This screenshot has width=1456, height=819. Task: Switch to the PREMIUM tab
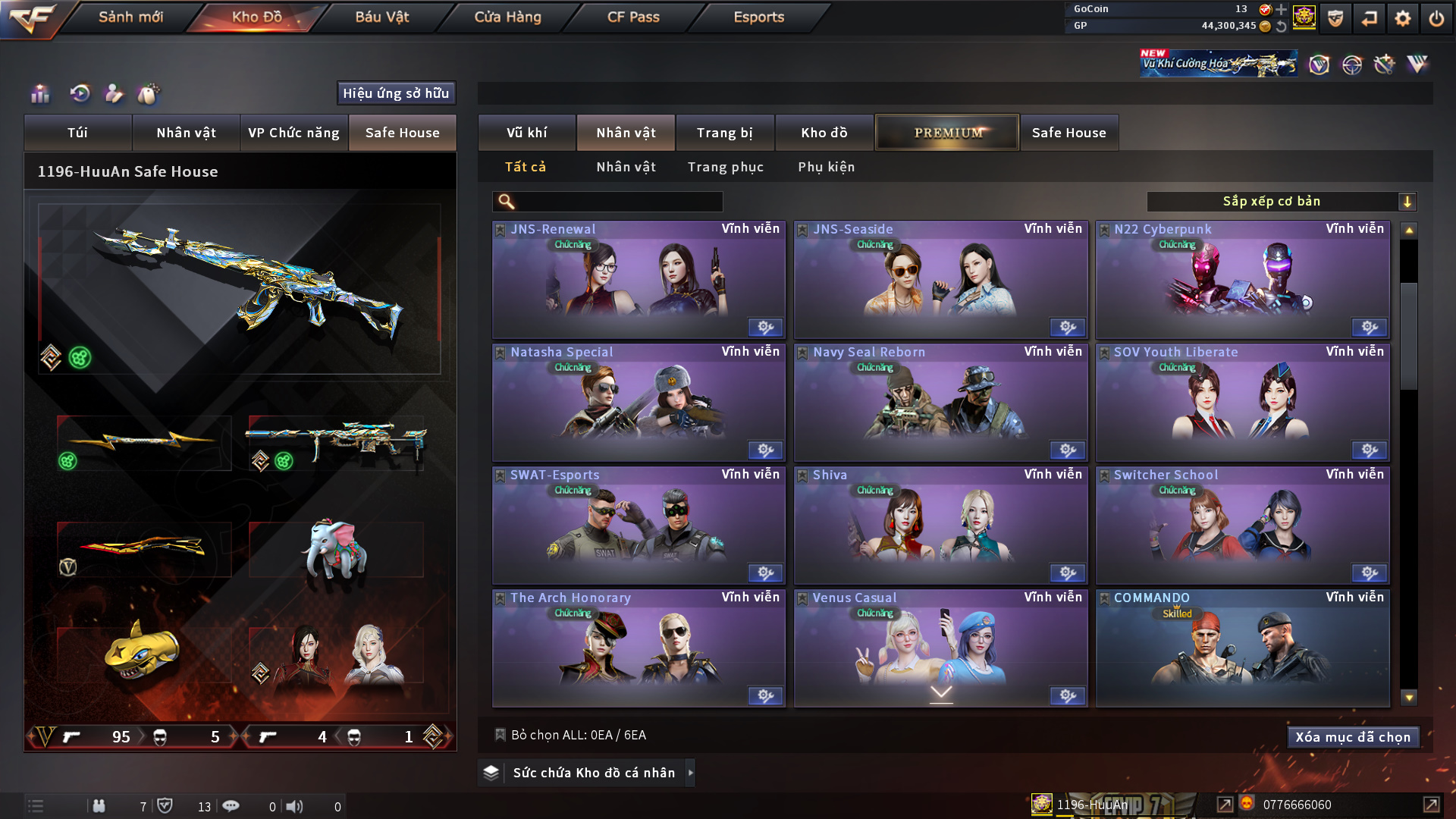[x=947, y=133]
